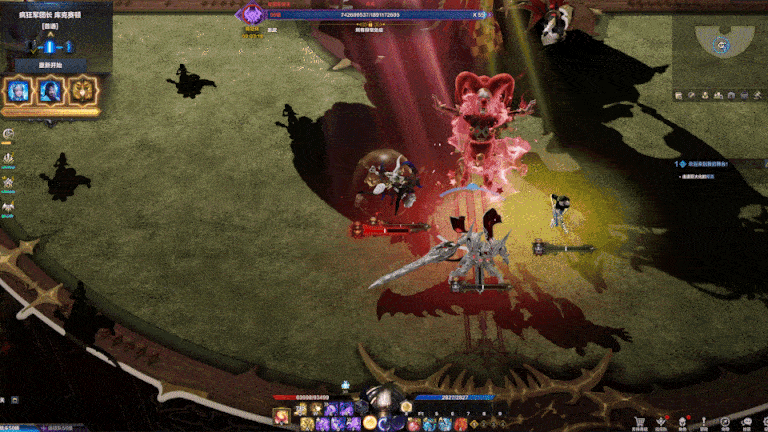Select the dark-haired character portrait card
768x432 pixels.
tap(49, 91)
